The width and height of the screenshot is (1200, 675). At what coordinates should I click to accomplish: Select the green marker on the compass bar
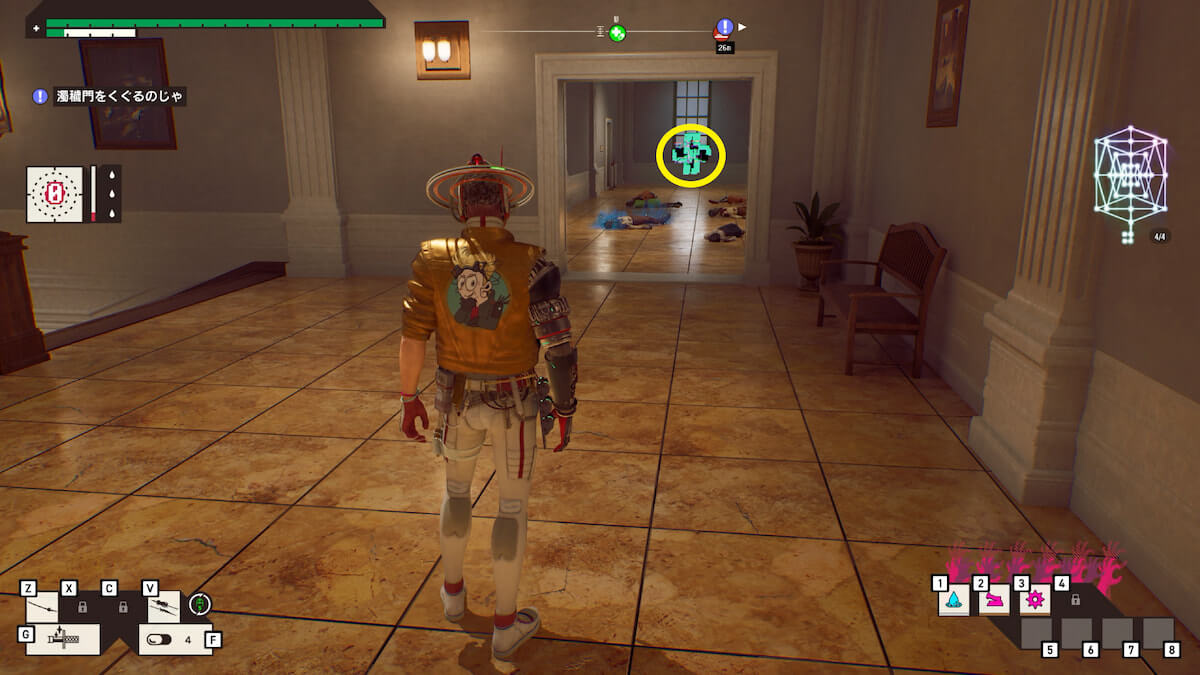[618, 34]
